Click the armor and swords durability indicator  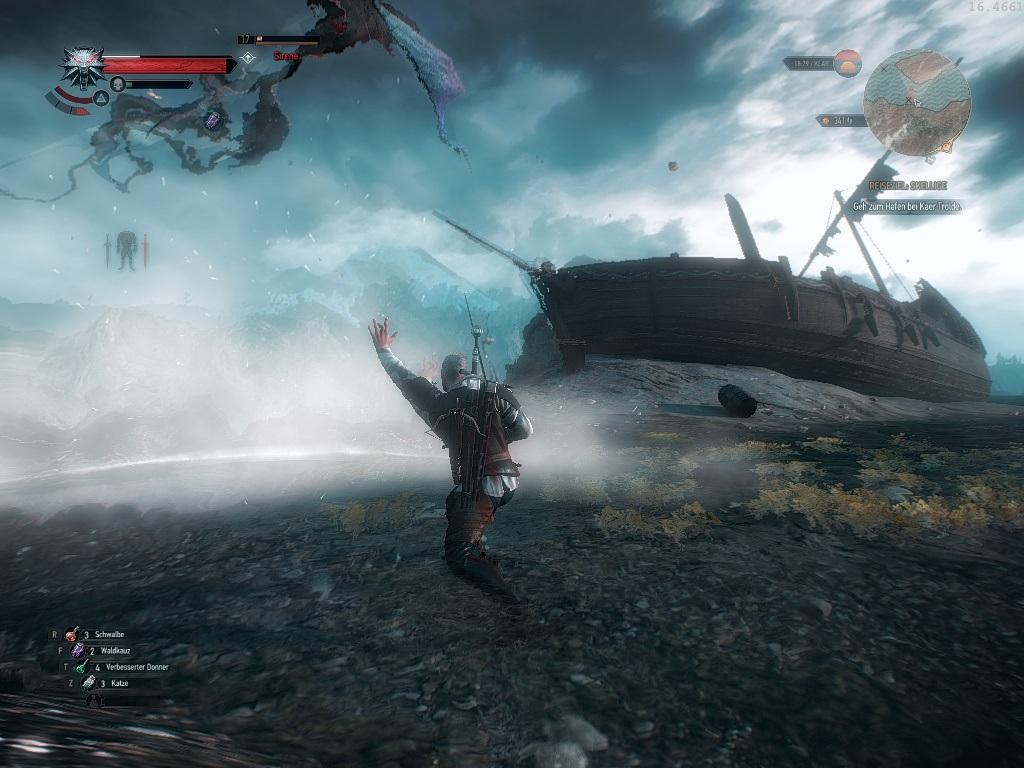(x=126, y=249)
